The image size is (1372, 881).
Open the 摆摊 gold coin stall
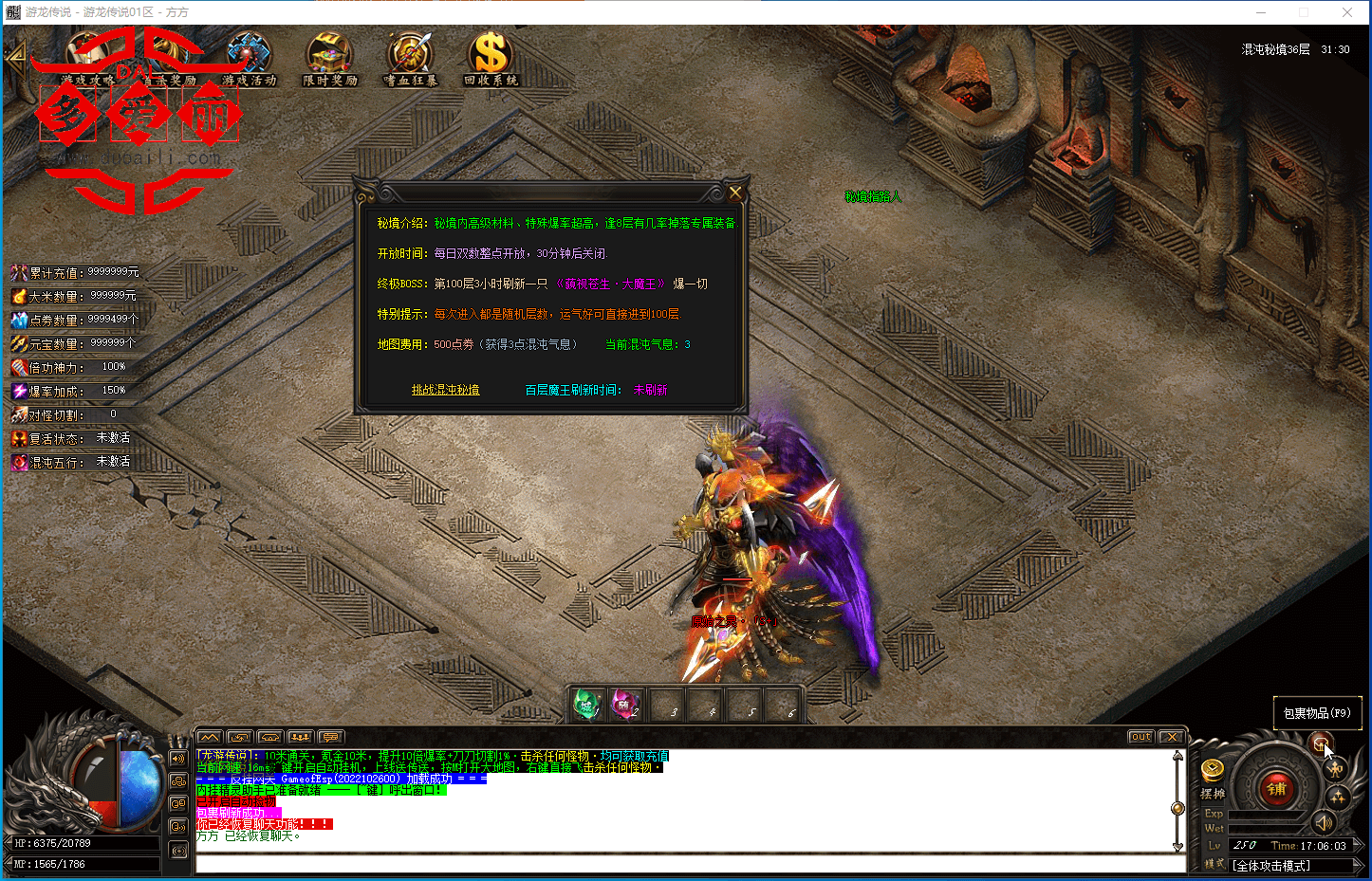(x=1213, y=770)
